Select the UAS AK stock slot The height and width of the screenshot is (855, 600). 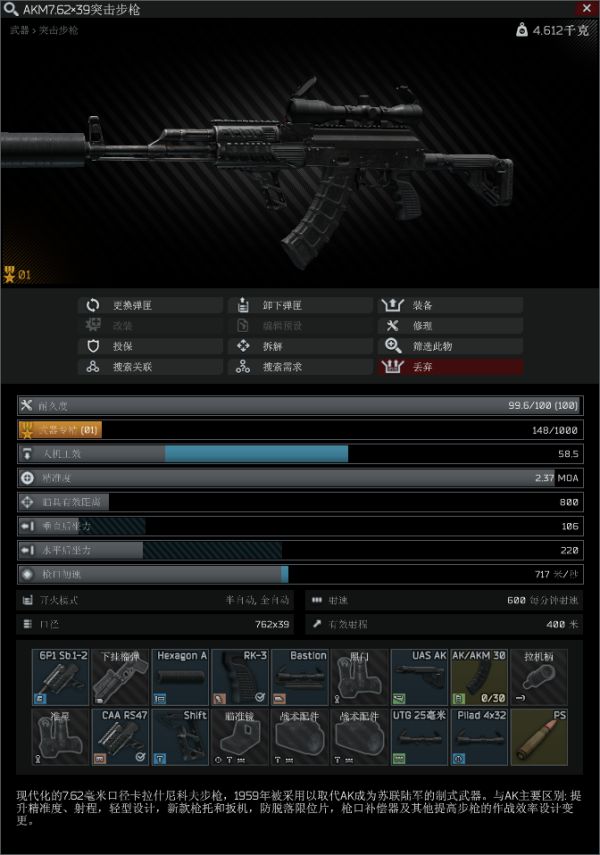coord(420,678)
